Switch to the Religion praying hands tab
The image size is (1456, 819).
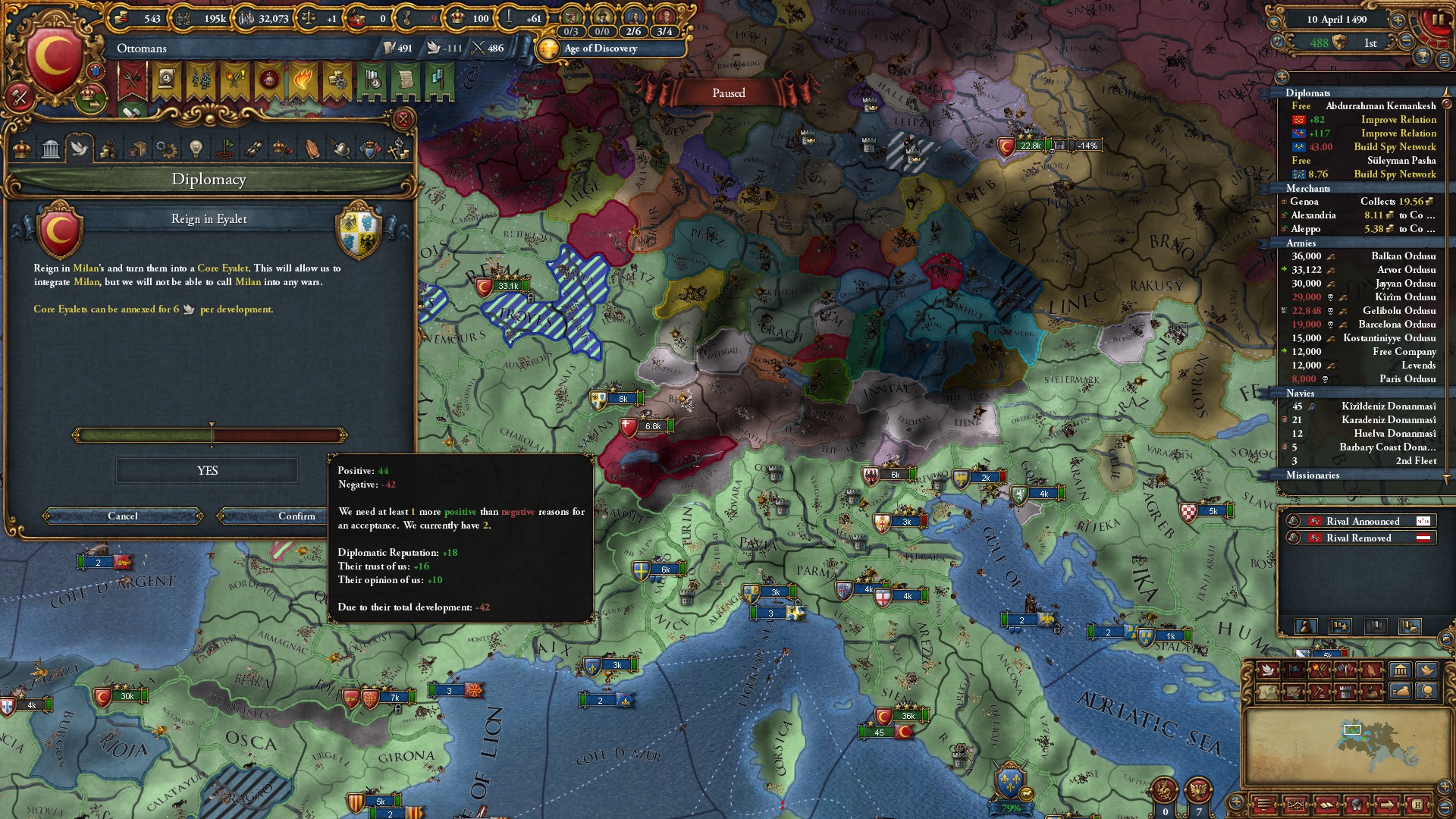click(x=312, y=149)
